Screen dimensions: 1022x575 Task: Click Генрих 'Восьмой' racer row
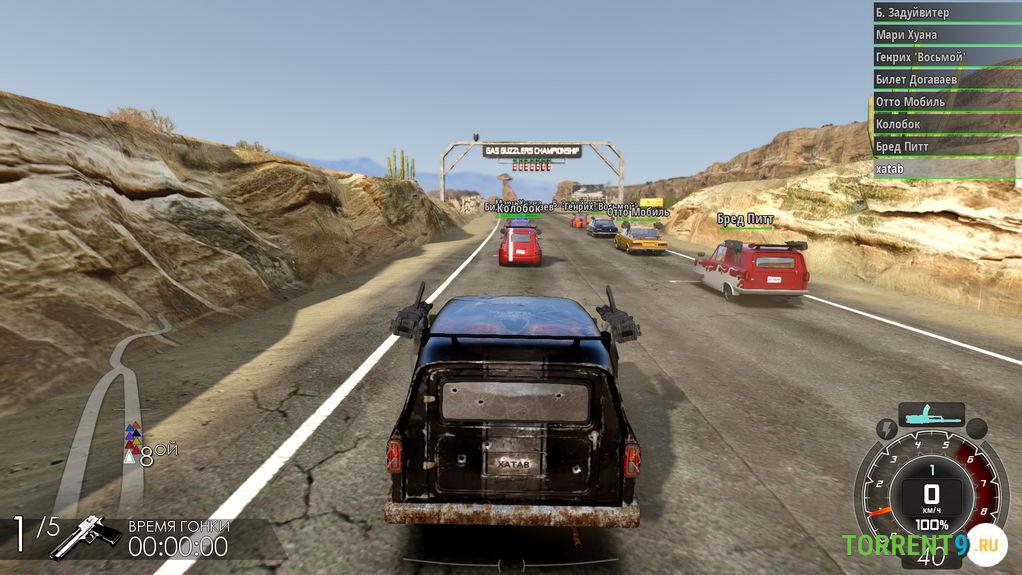click(945, 57)
